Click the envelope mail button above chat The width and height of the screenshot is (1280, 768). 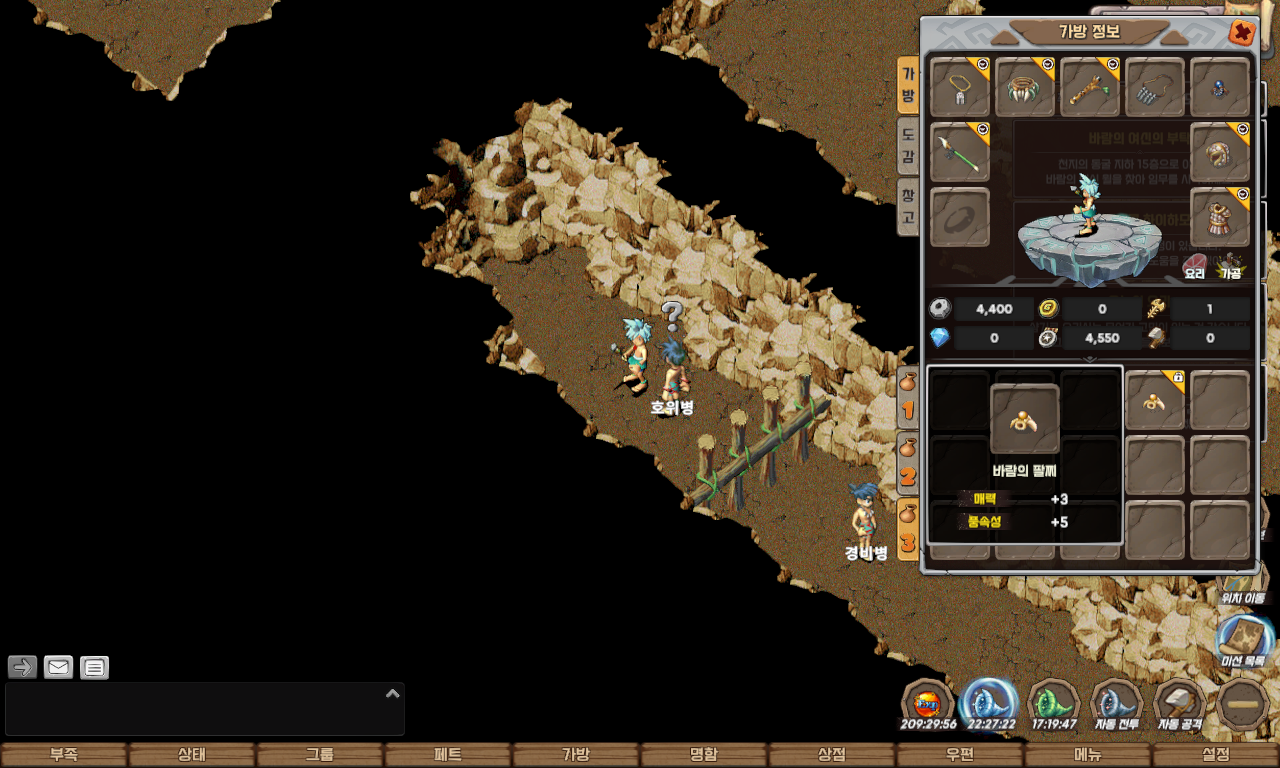[x=59, y=667]
